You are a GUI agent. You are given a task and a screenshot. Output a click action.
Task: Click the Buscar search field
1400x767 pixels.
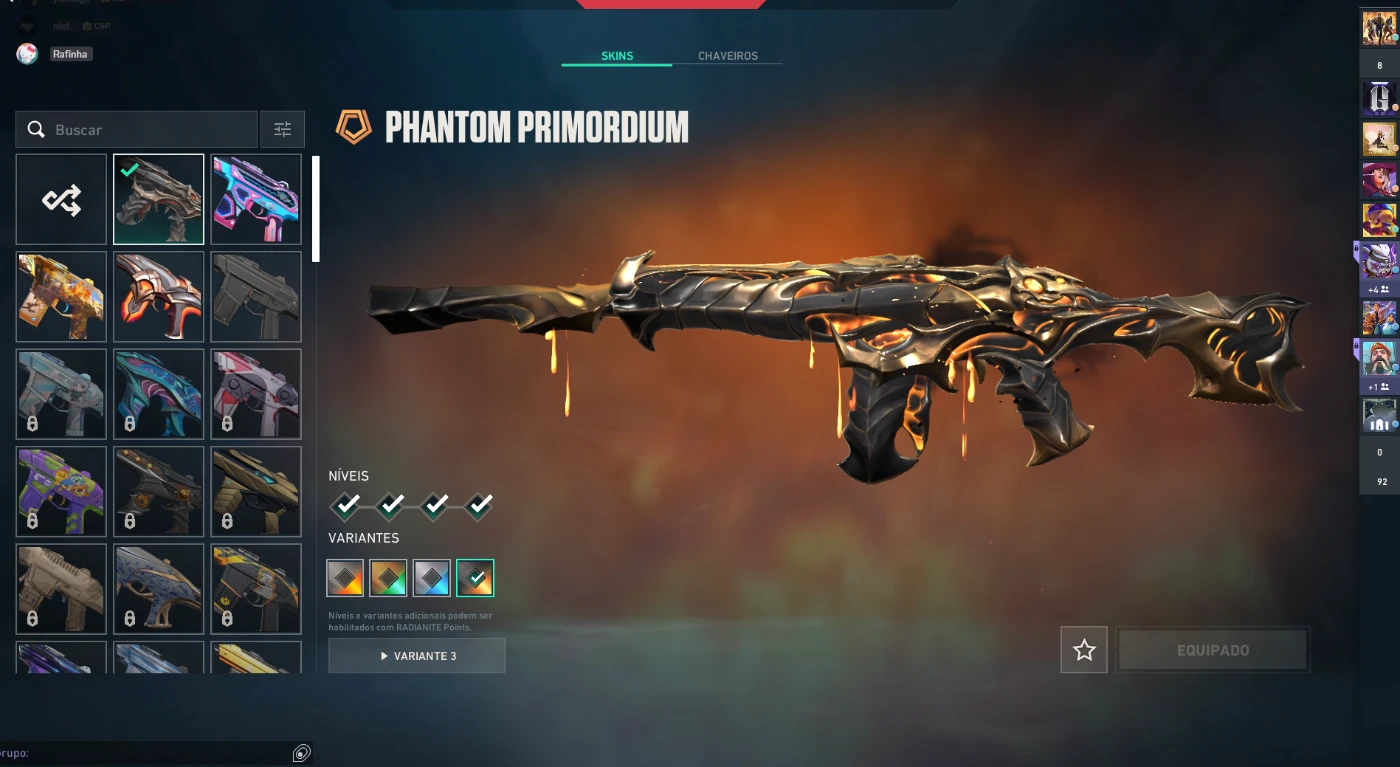(x=150, y=130)
